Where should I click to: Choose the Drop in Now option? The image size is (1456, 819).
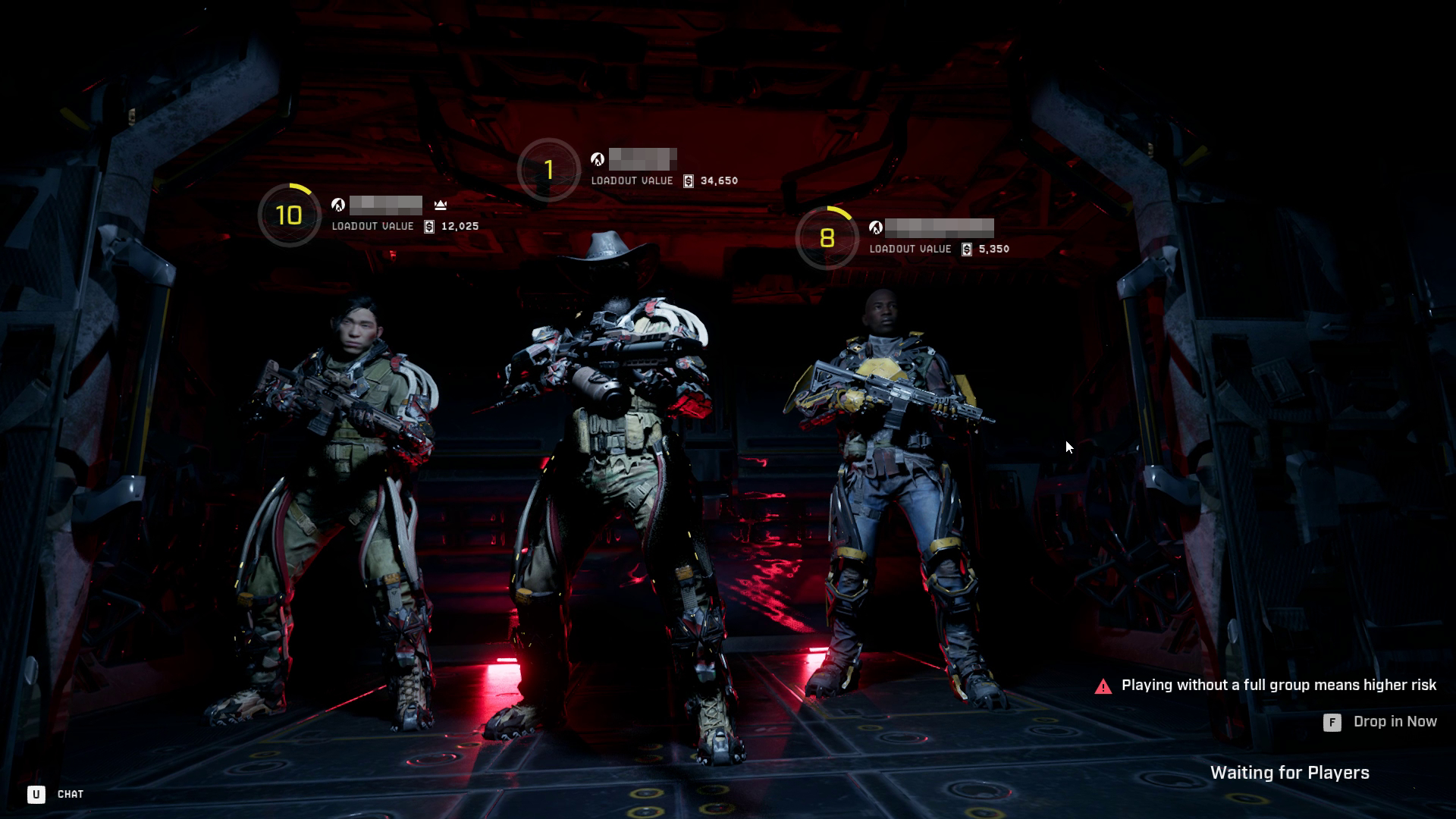(1393, 722)
